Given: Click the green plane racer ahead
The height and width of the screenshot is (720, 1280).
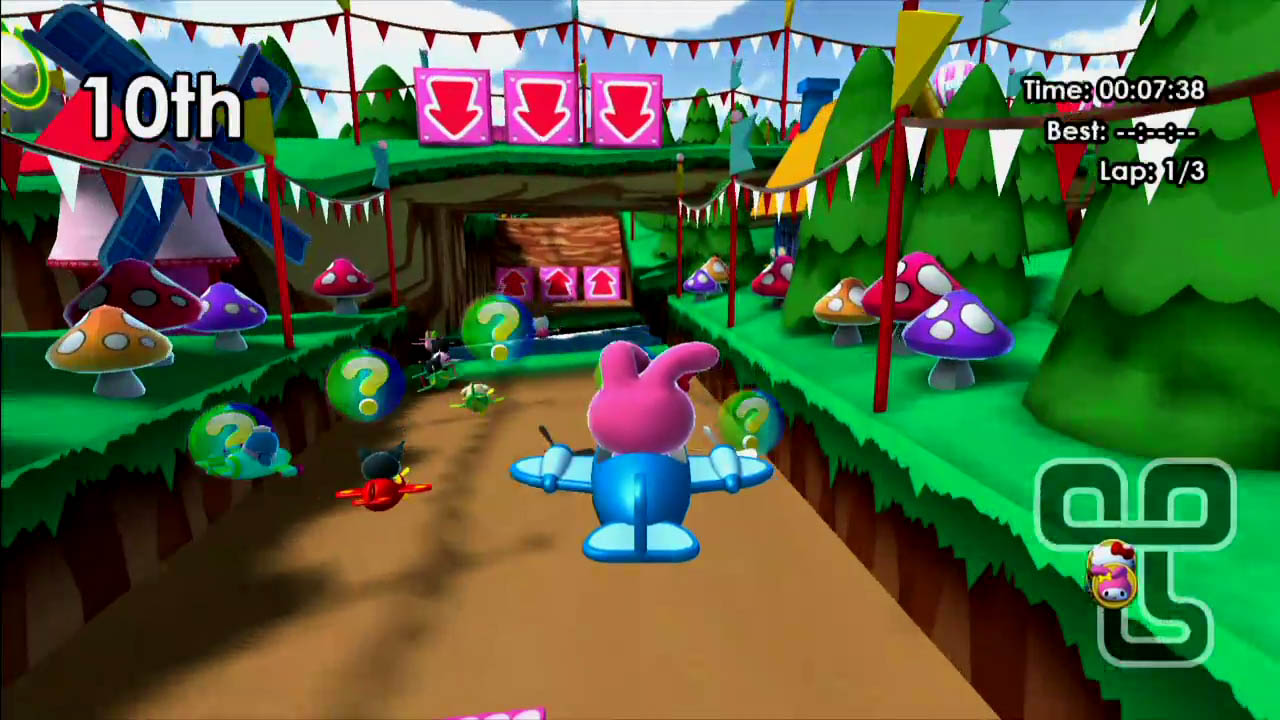Looking at the screenshot, I should point(480,395).
